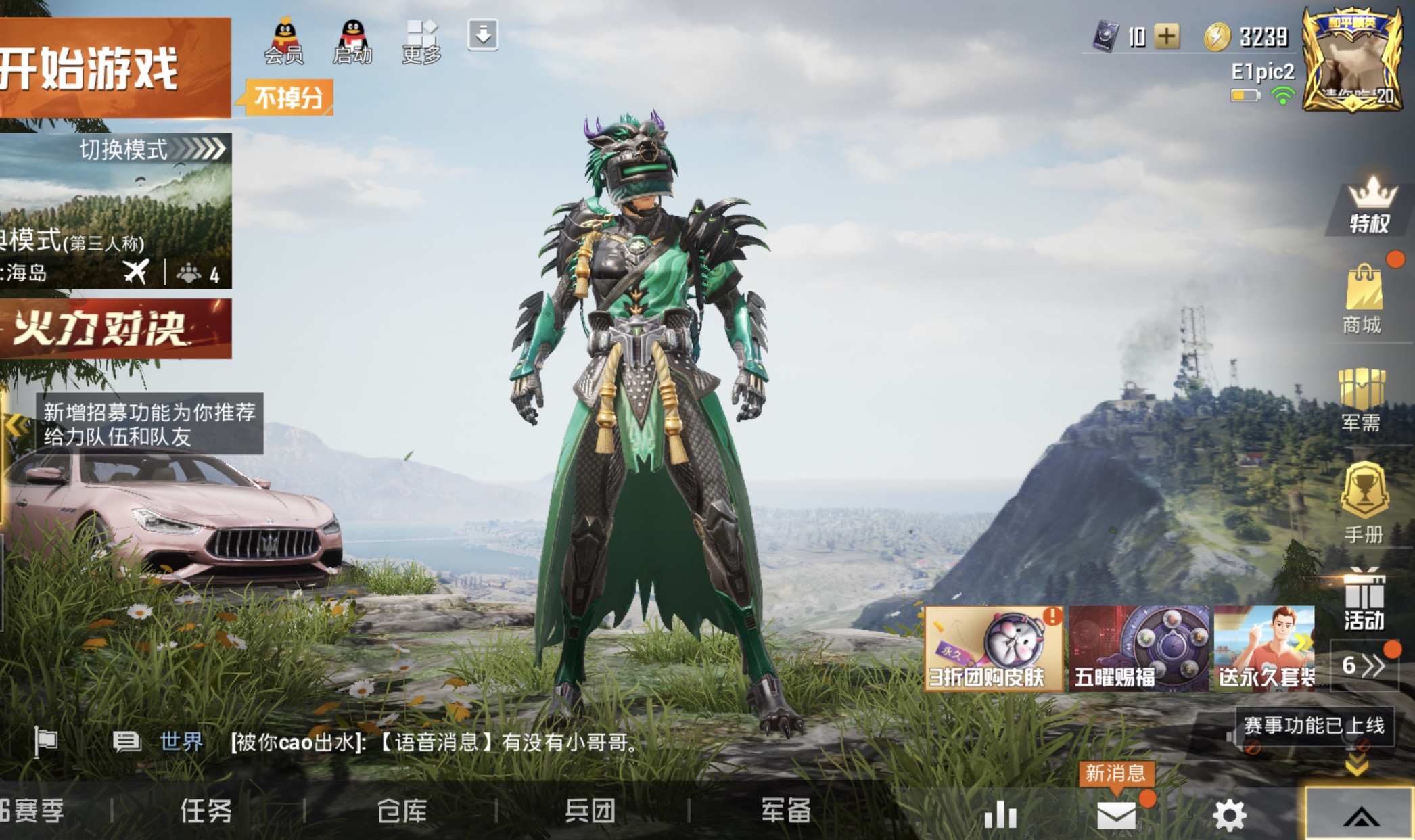1415x840 pixels.
Task: Open the 任务 missions tab
Action: click(x=206, y=810)
